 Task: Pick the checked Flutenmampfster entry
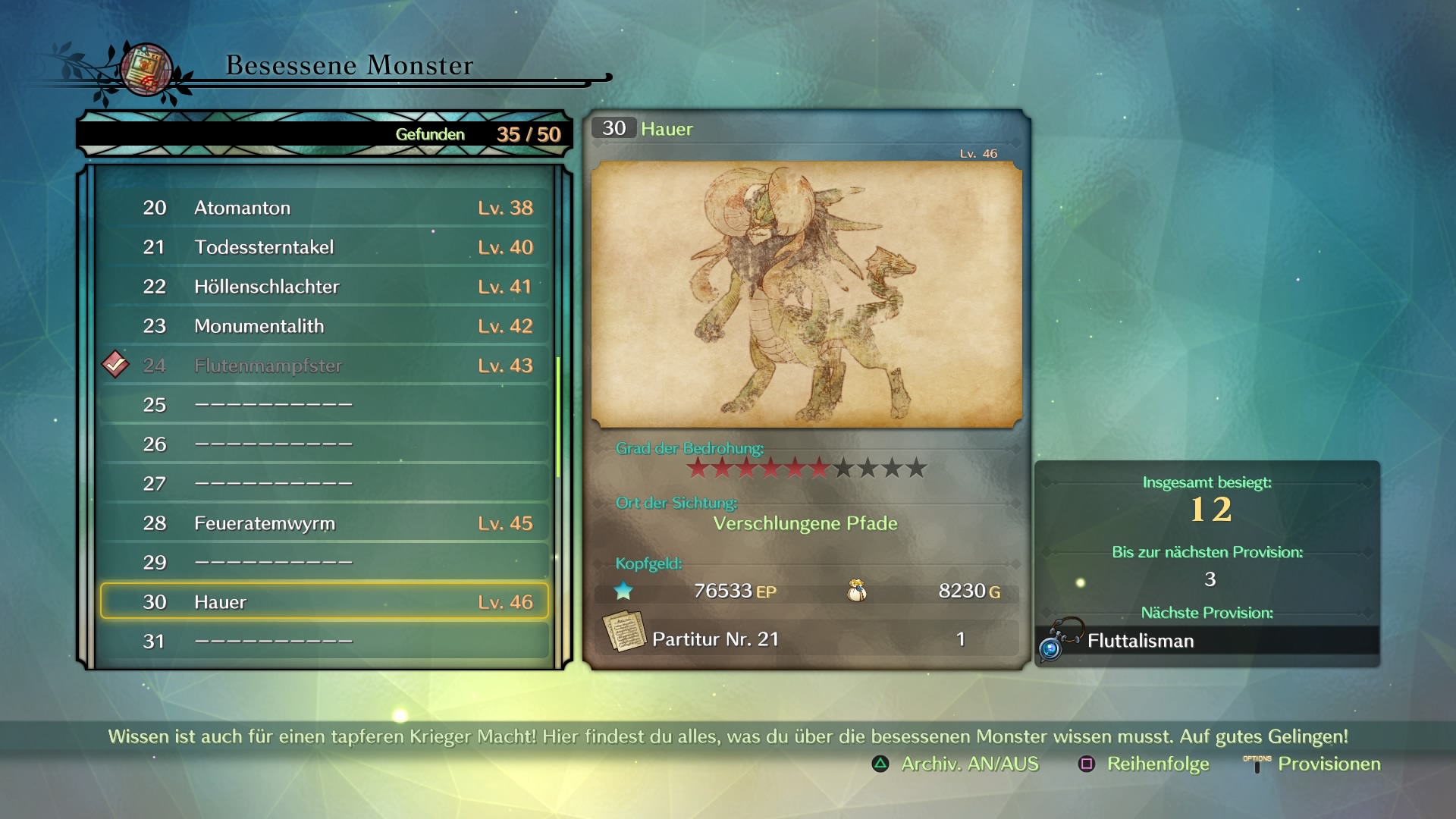tap(325, 366)
